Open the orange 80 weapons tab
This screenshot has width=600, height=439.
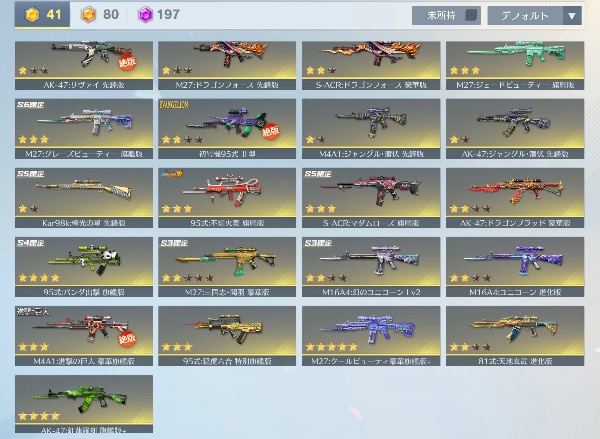pos(103,15)
